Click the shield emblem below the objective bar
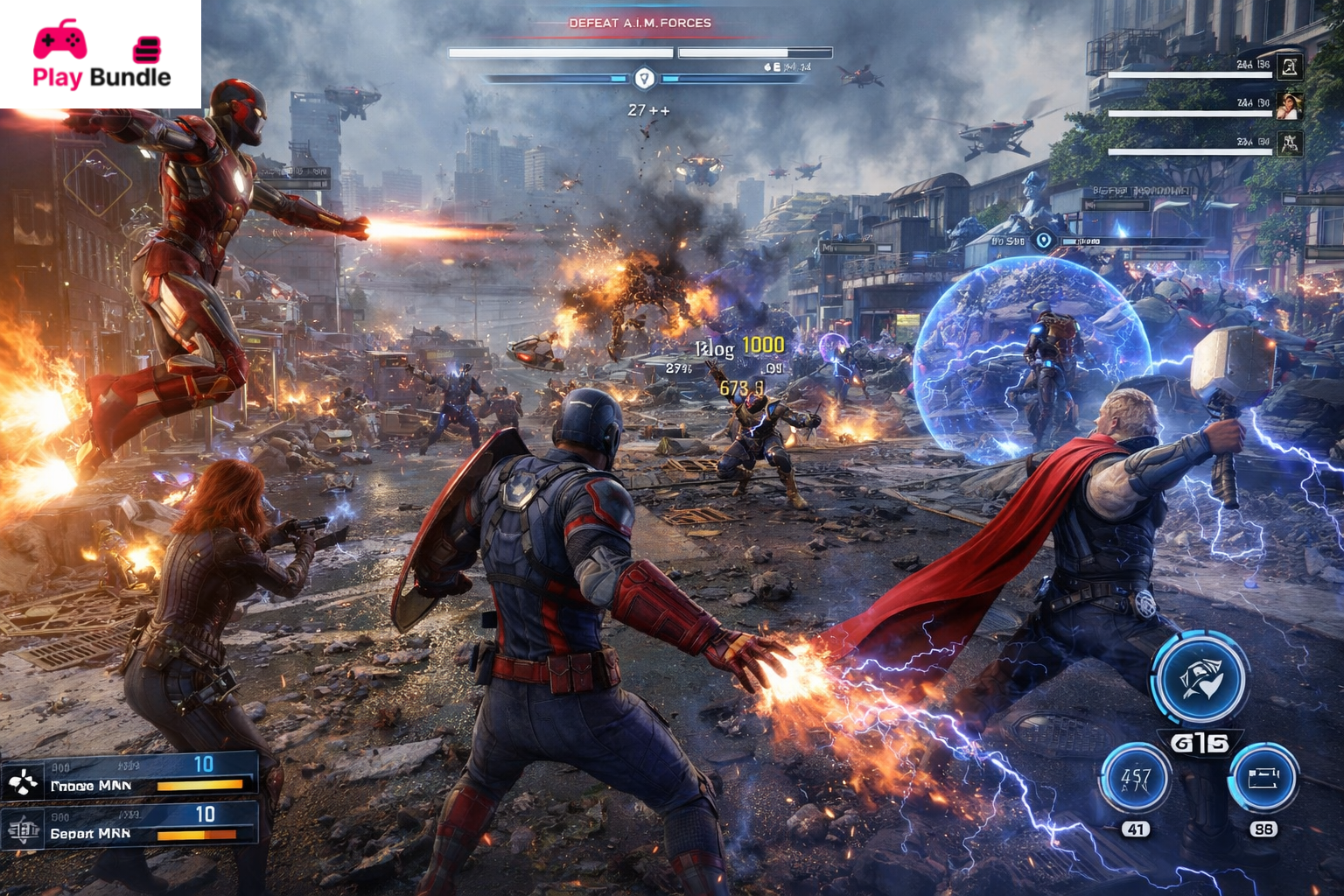 coord(644,79)
